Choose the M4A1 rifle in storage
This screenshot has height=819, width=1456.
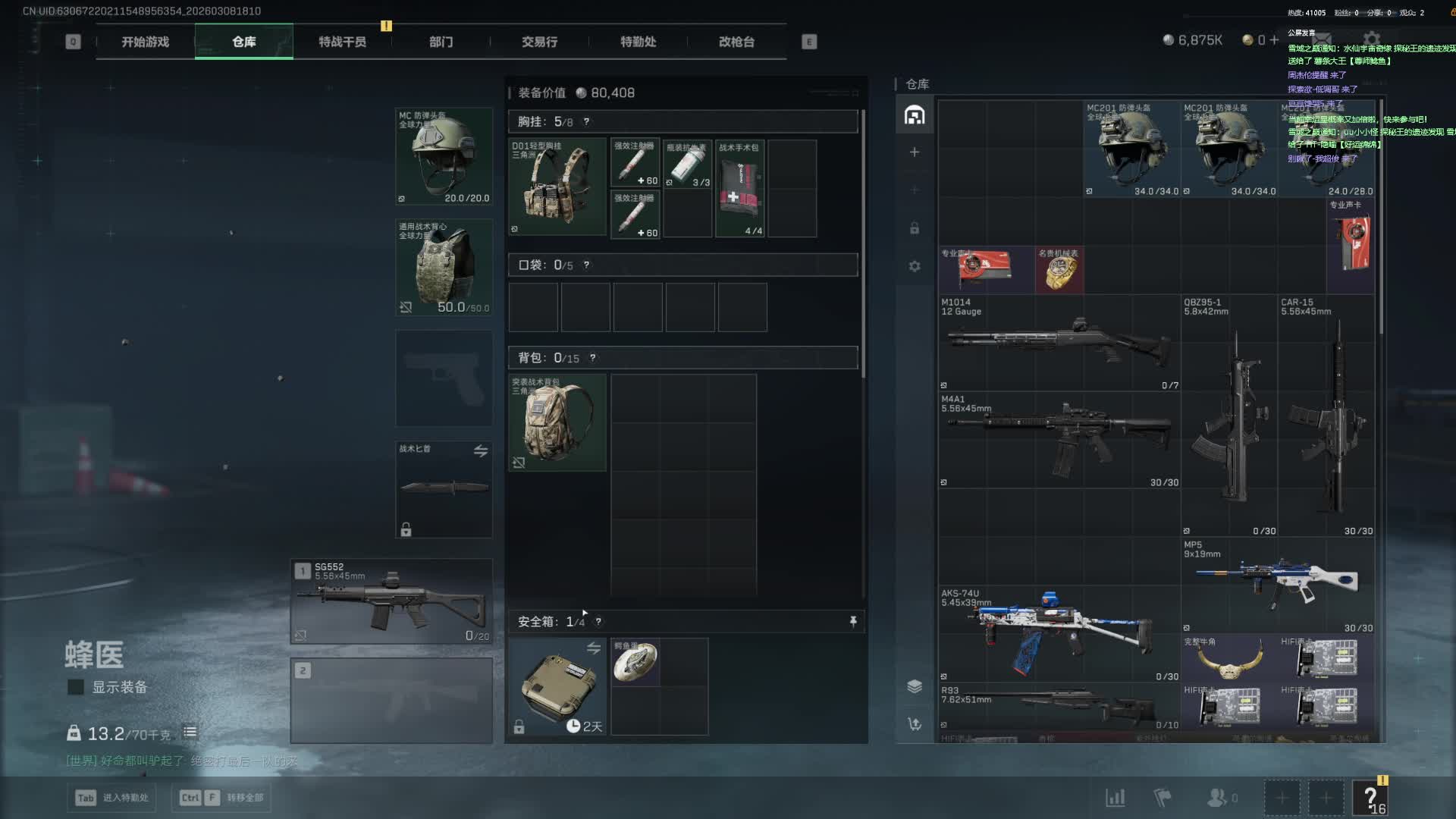tap(1059, 440)
